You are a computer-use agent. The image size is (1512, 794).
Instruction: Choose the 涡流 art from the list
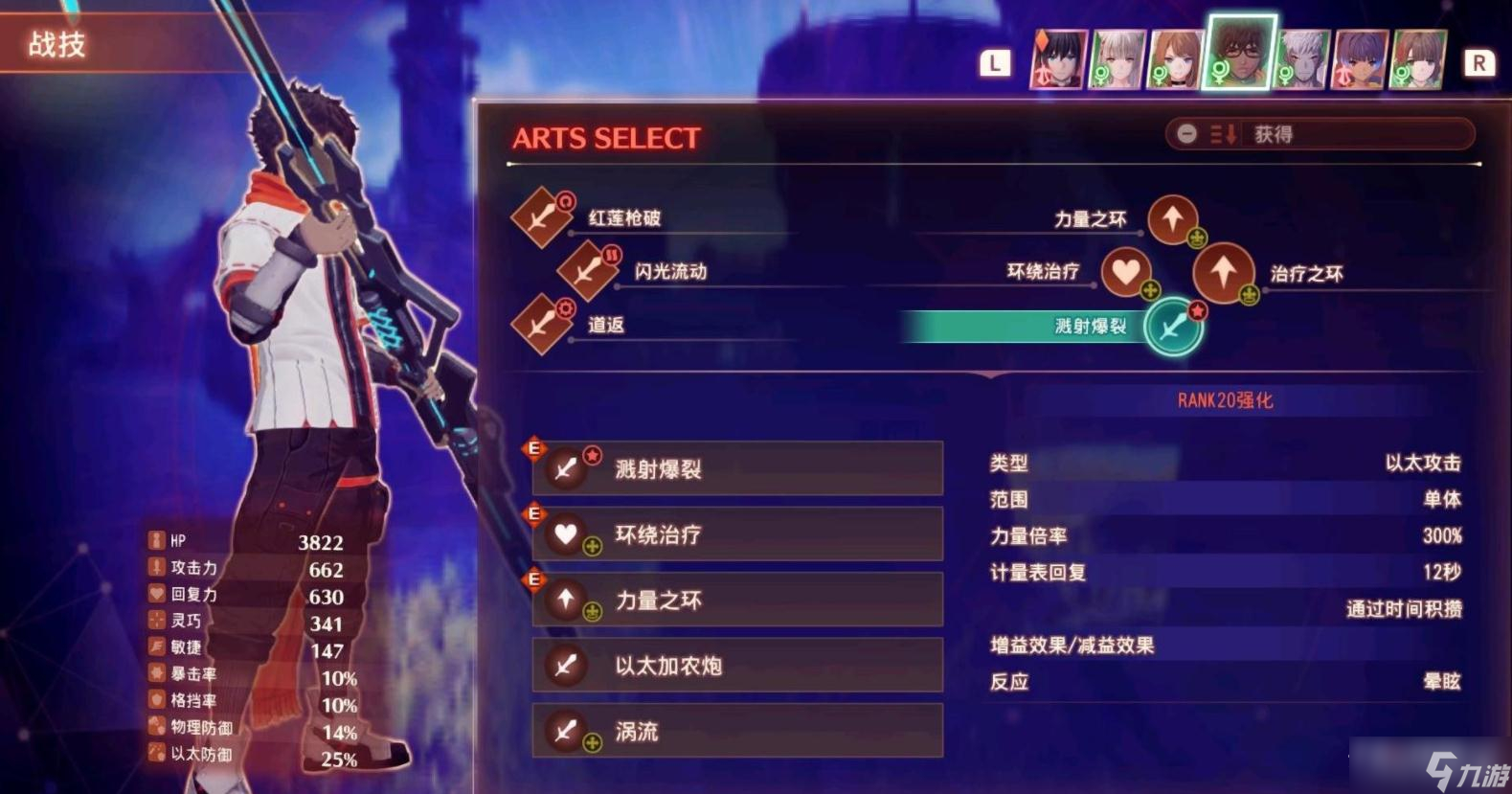(x=736, y=731)
